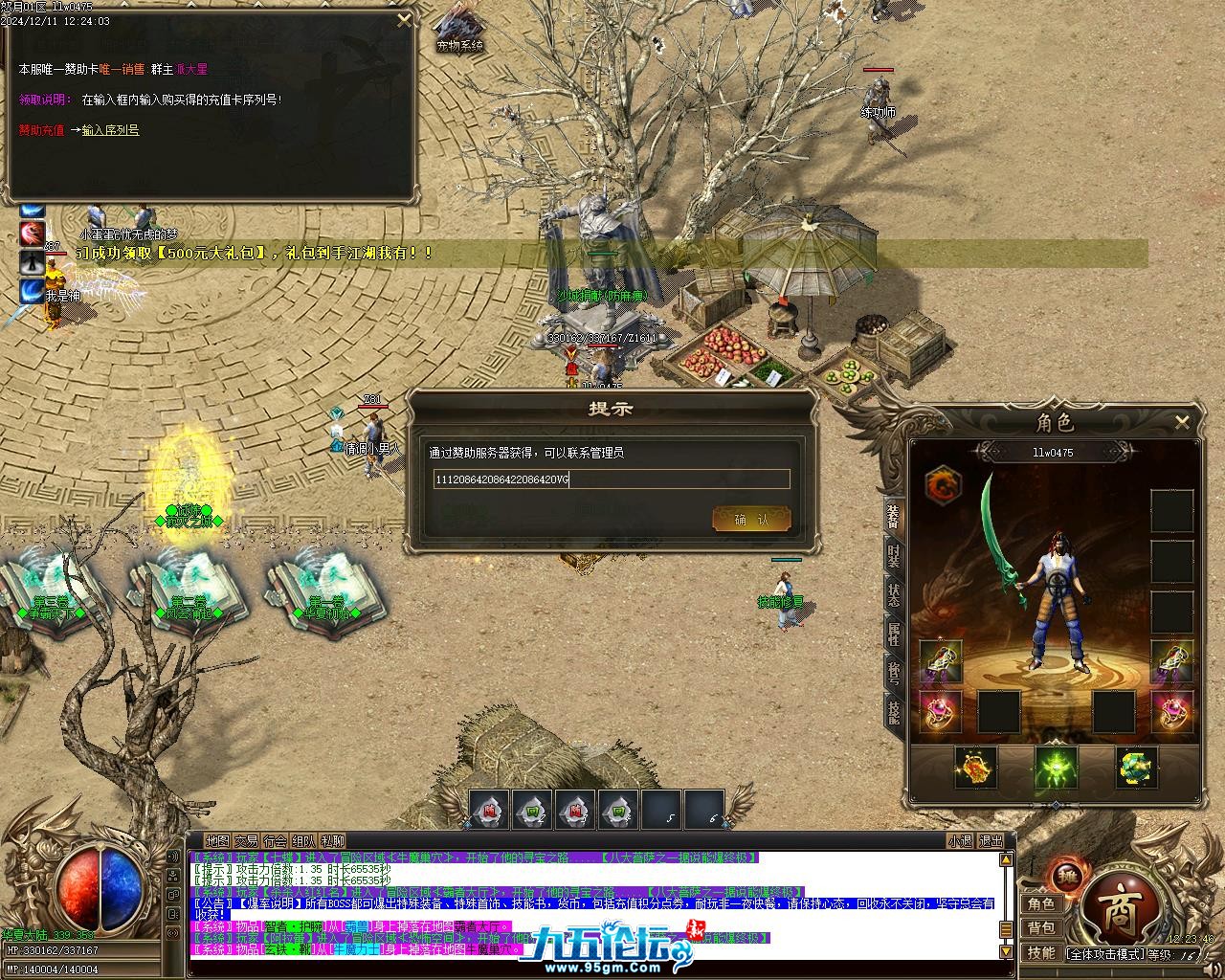Open the 背包 backpack button

tap(1041, 927)
